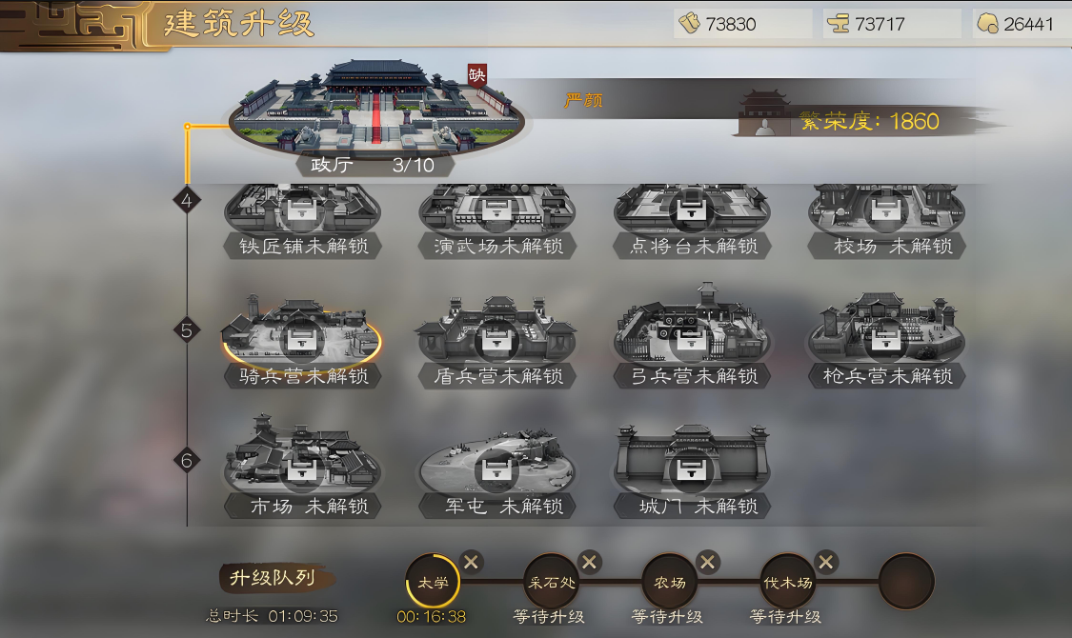Viewport: 1072px width, 638px height.
Task: Select the locked 市场 market building
Action: pyautogui.click(x=302, y=464)
